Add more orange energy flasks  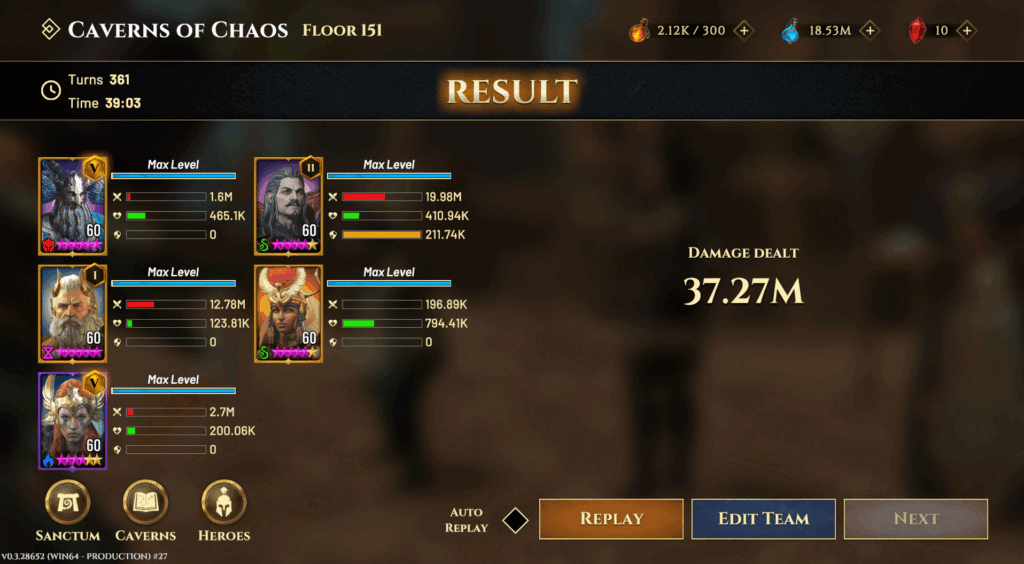744,31
